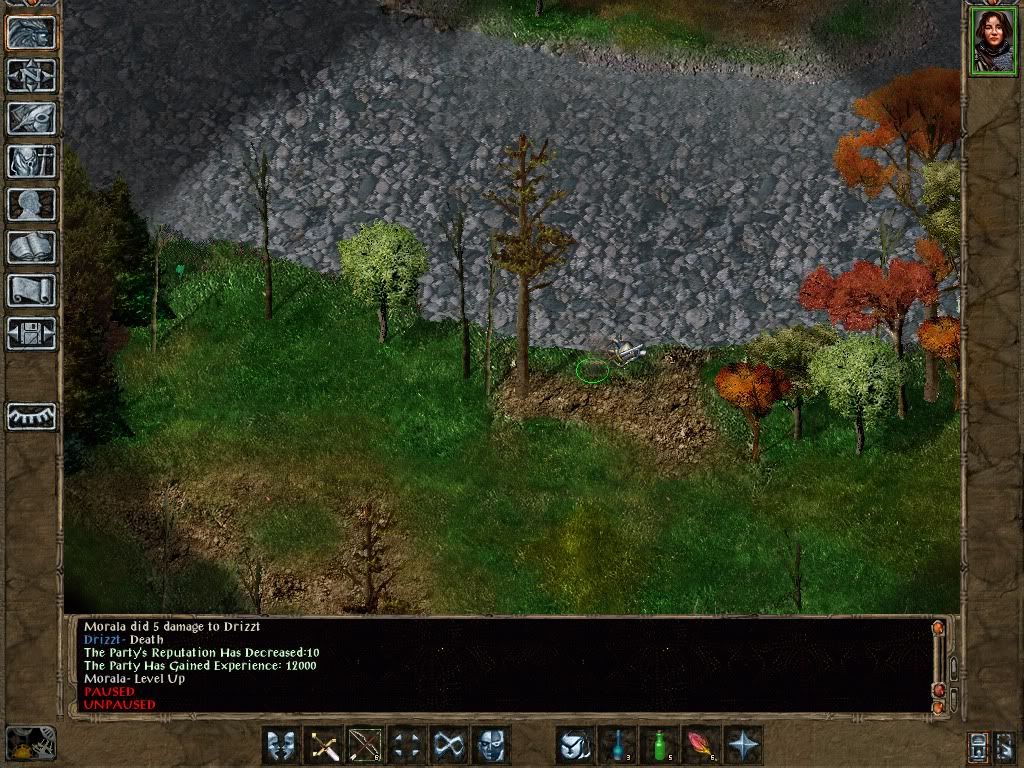Screen dimensions: 1024x768
Task: Use the green potion quick item
Action: (660, 746)
